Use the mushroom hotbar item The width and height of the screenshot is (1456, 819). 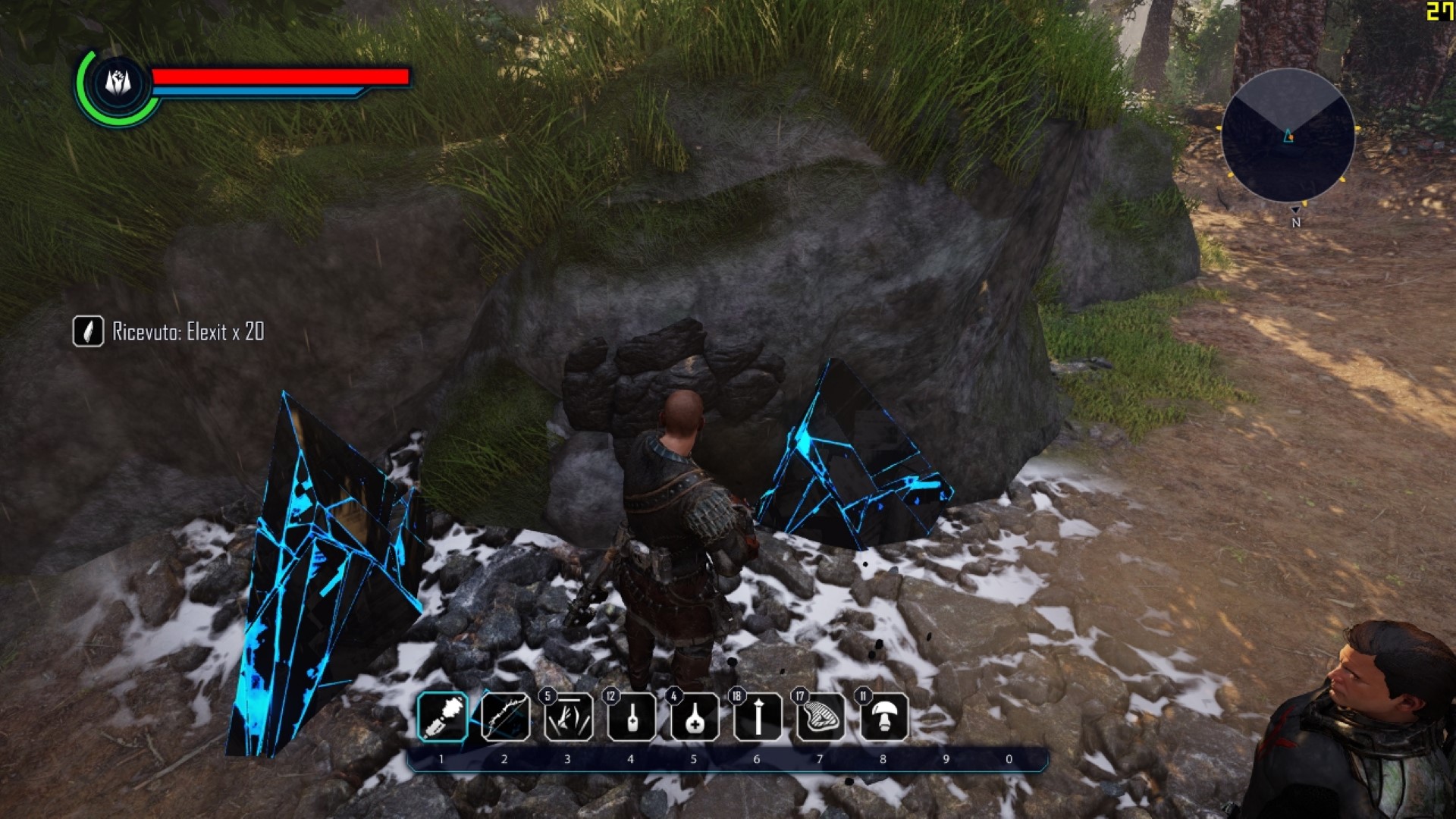[883, 717]
